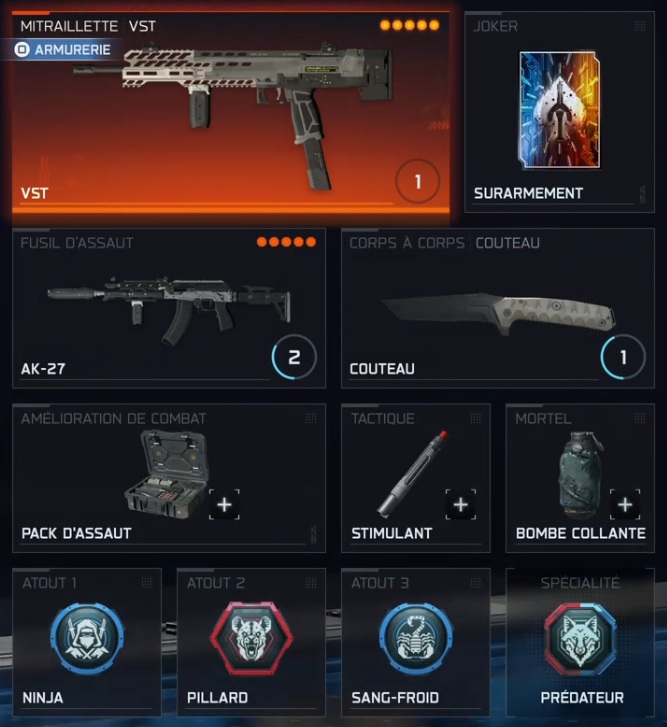Screen dimensions: 667x727
Task: Select the Ninja perk icon
Action: point(87,636)
